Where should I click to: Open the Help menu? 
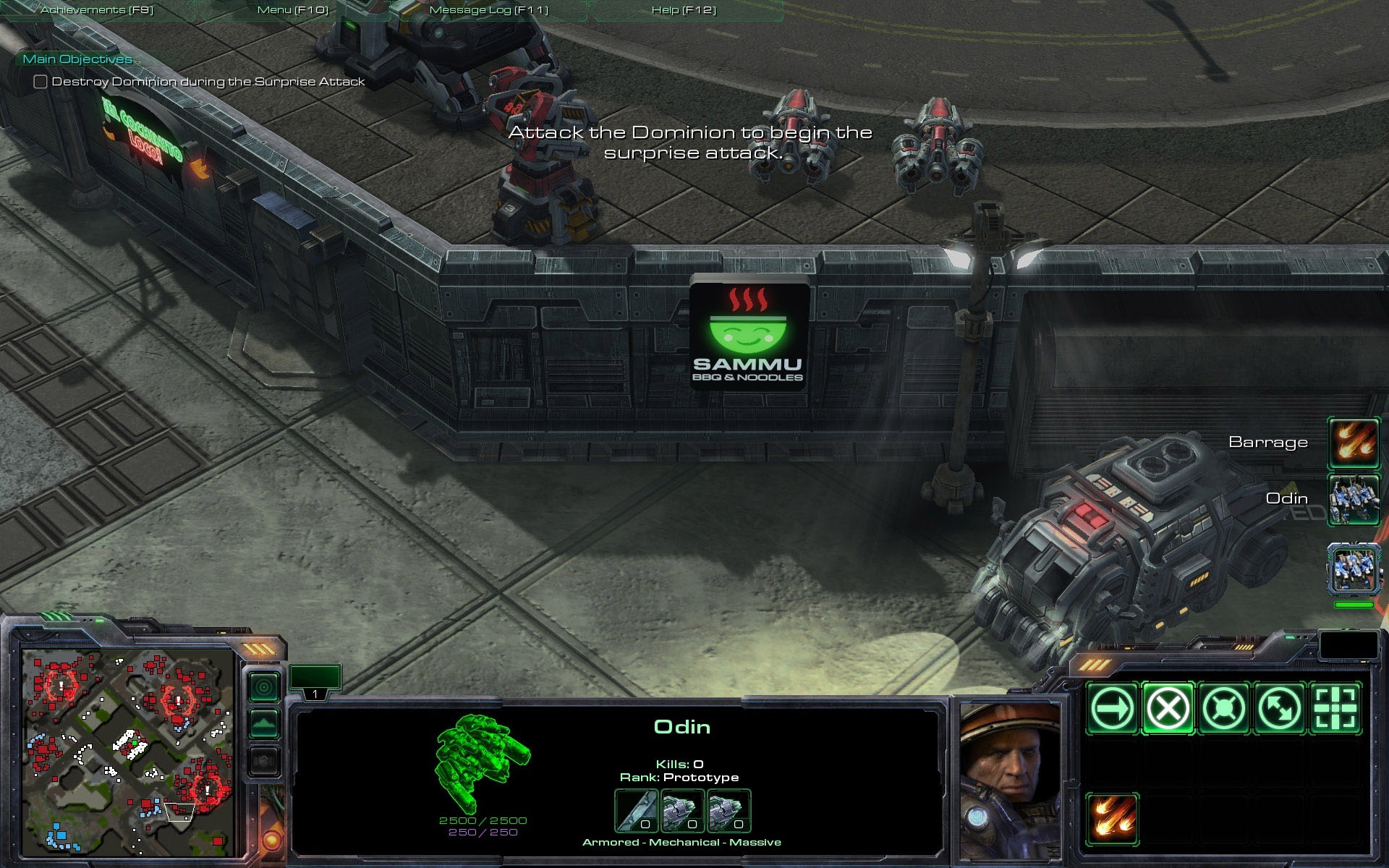684,10
